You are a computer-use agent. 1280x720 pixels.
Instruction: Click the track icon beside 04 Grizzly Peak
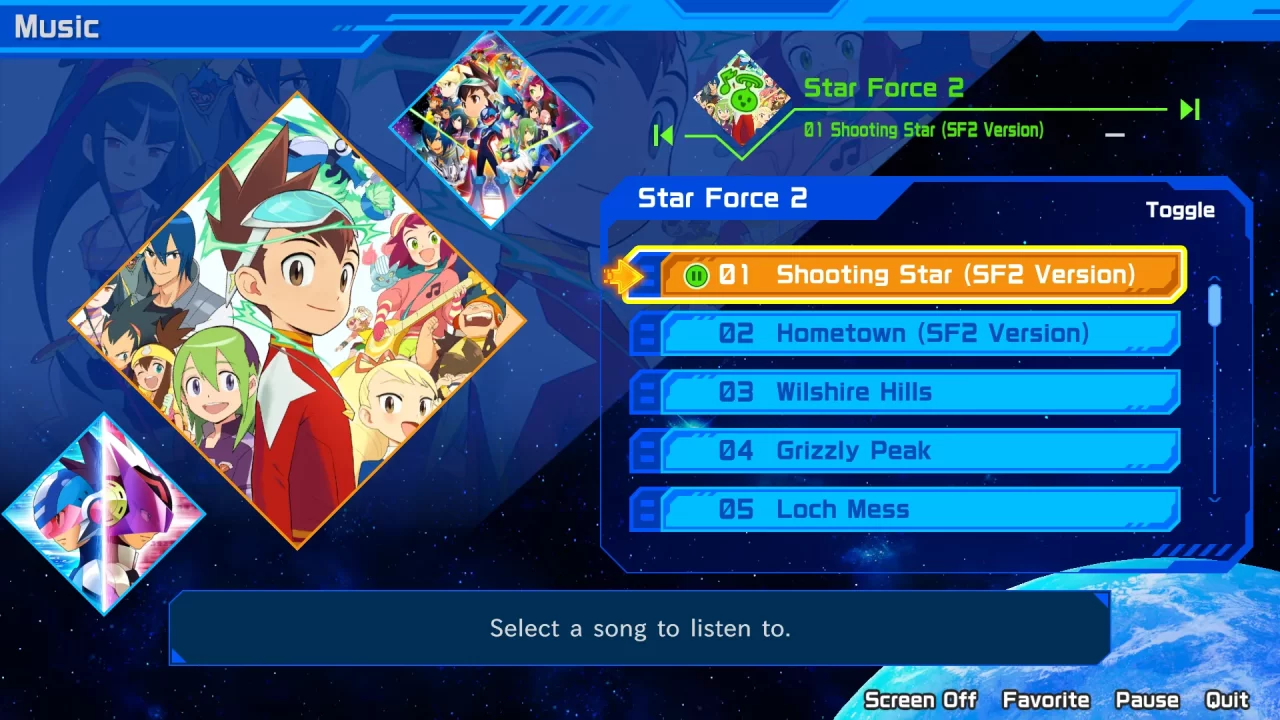click(645, 450)
